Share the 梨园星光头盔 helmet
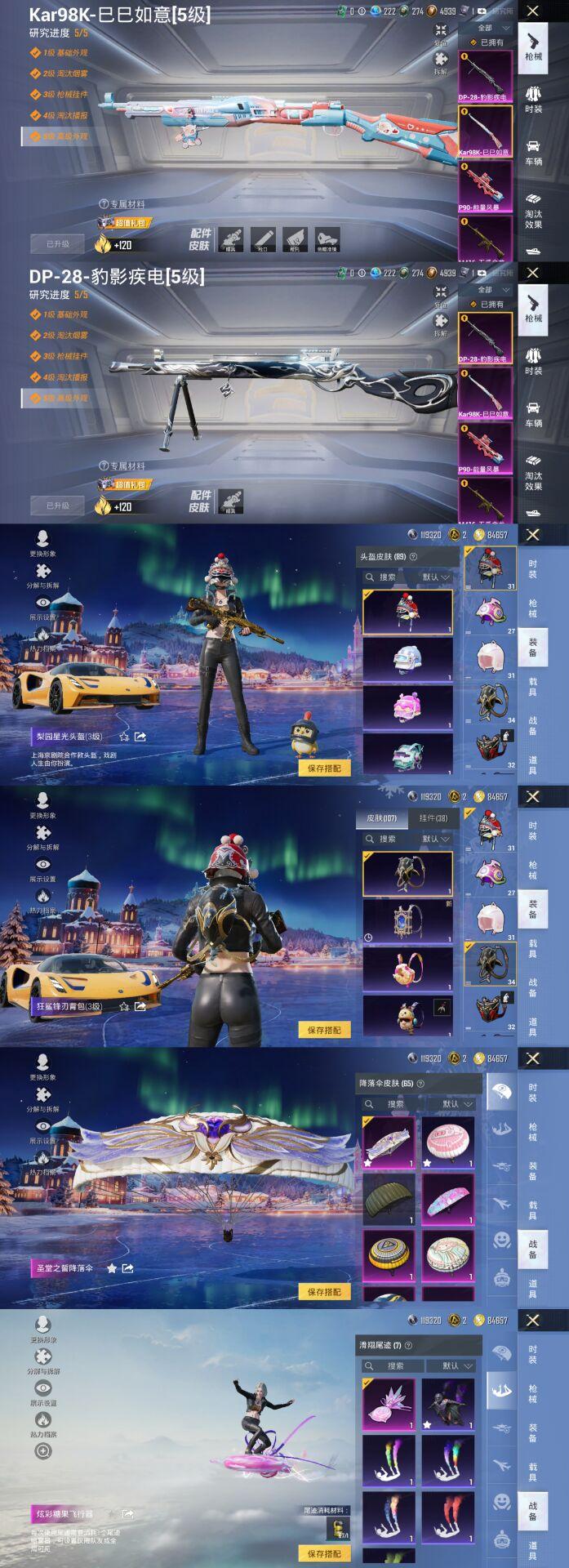569x1568 pixels. point(140,737)
